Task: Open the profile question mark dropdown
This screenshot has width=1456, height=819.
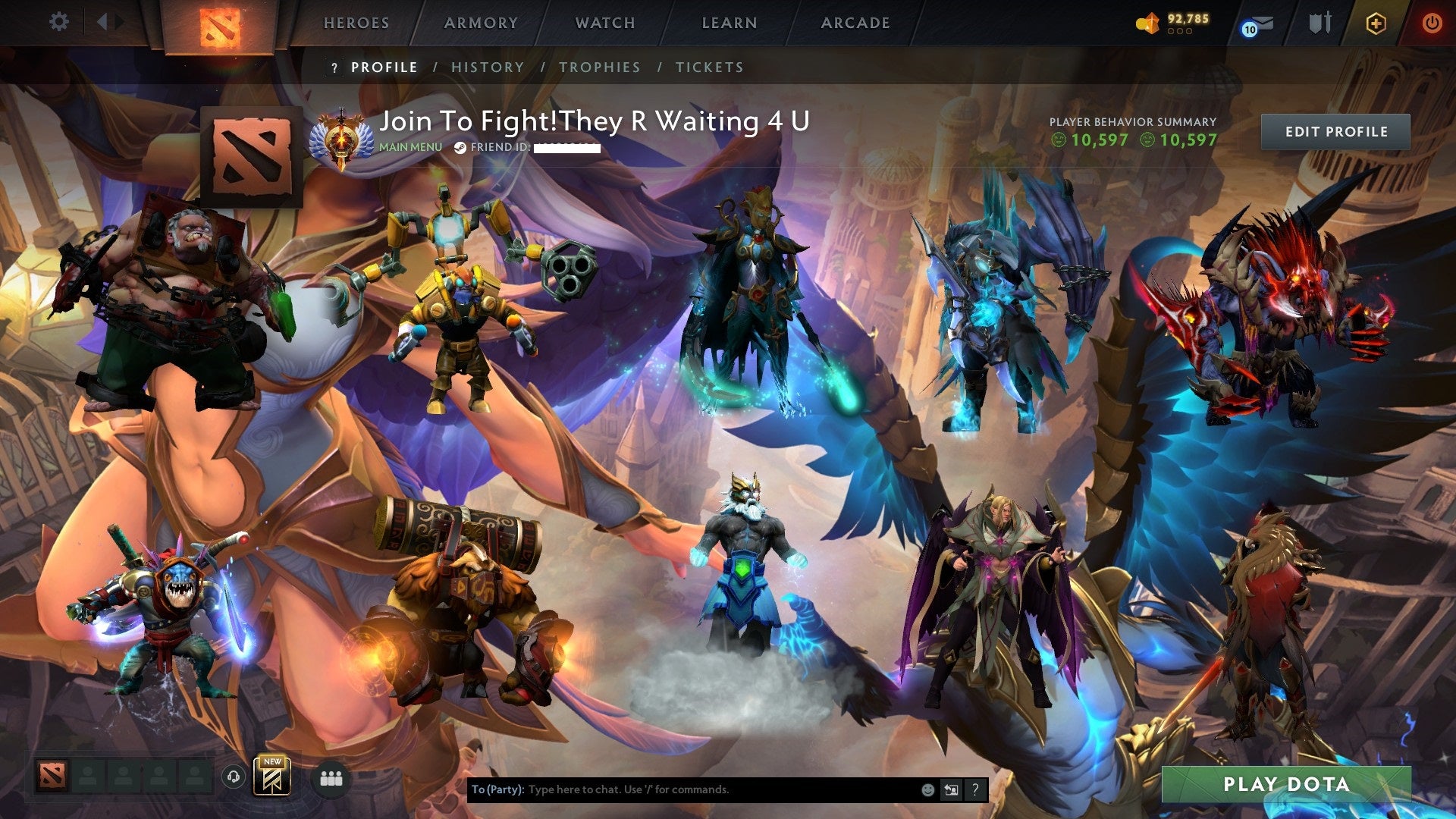Action: pos(334,67)
